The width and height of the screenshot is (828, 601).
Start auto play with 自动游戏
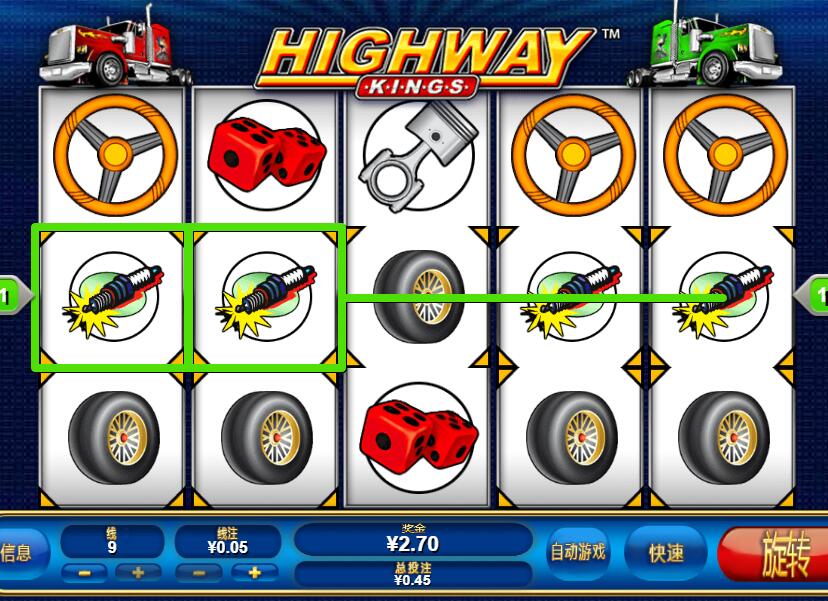click(578, 552)
